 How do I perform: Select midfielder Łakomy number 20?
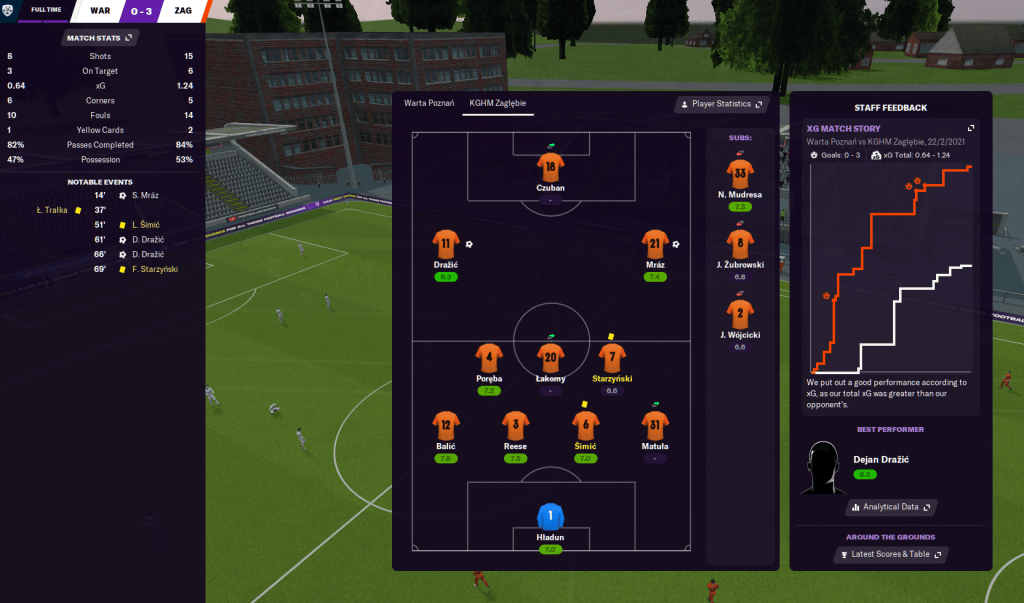[x=550, y=357]
